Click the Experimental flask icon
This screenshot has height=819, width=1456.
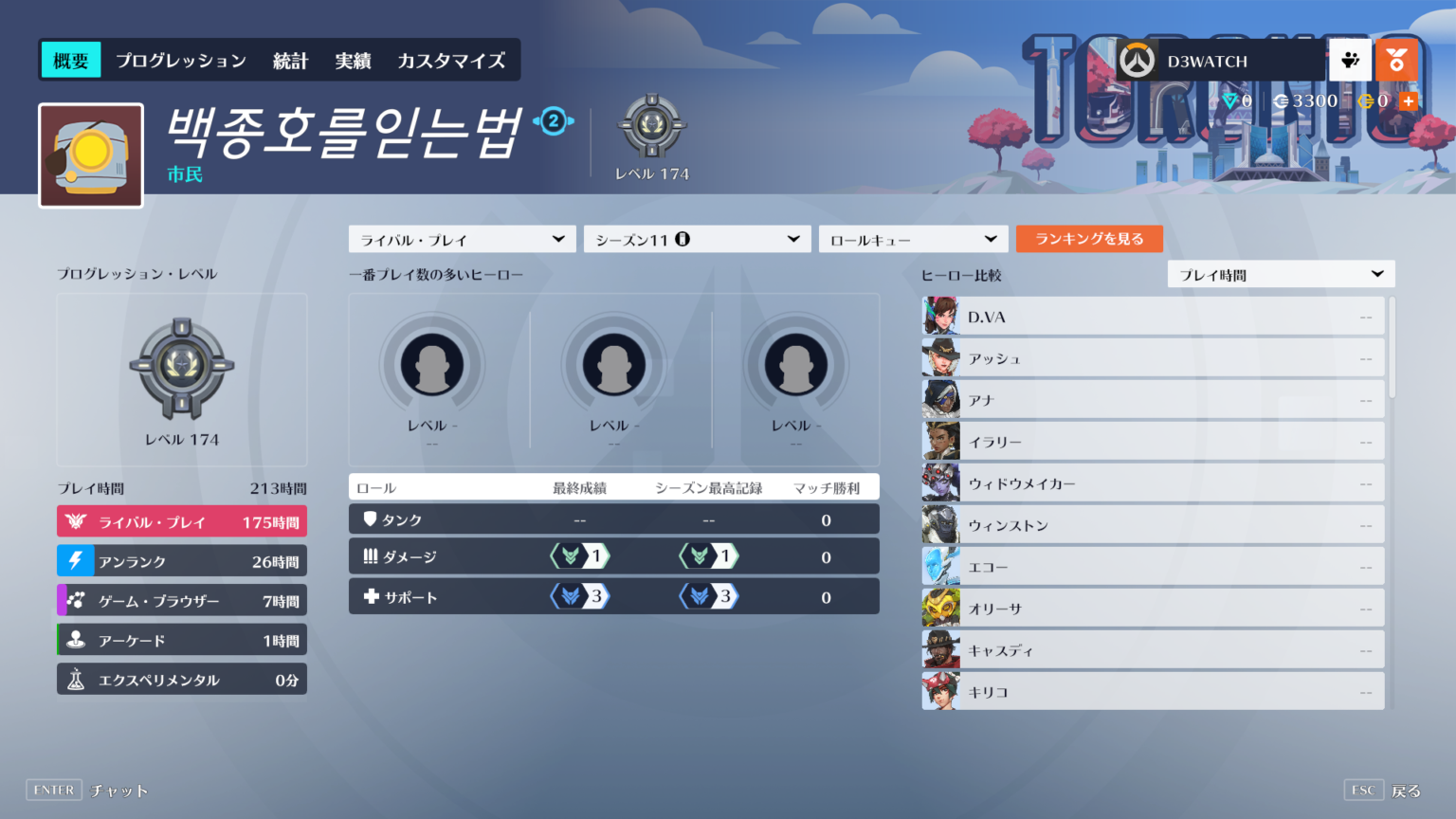click(75, 679)
